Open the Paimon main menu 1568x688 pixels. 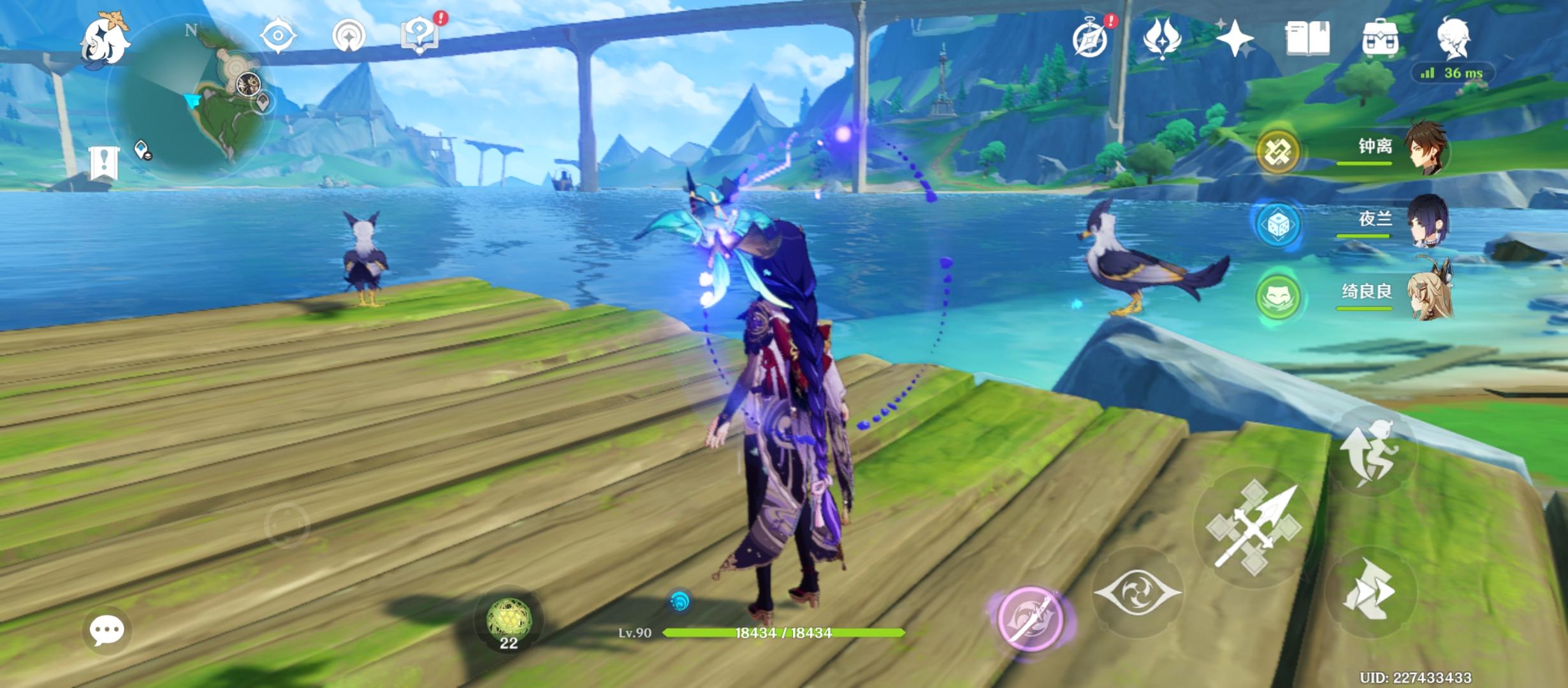(105, 39)
